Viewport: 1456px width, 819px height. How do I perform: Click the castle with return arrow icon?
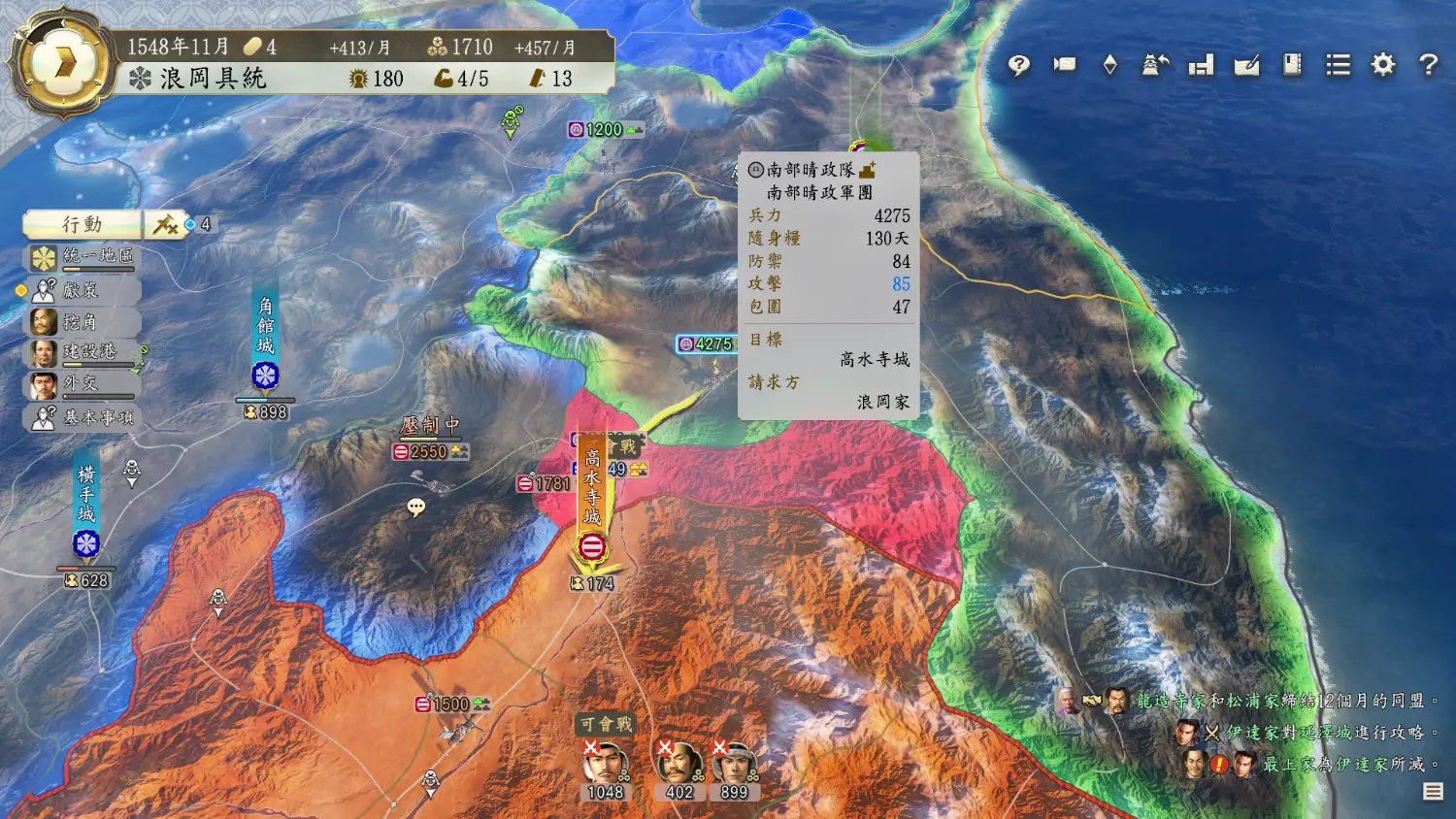click(1155, 65)
